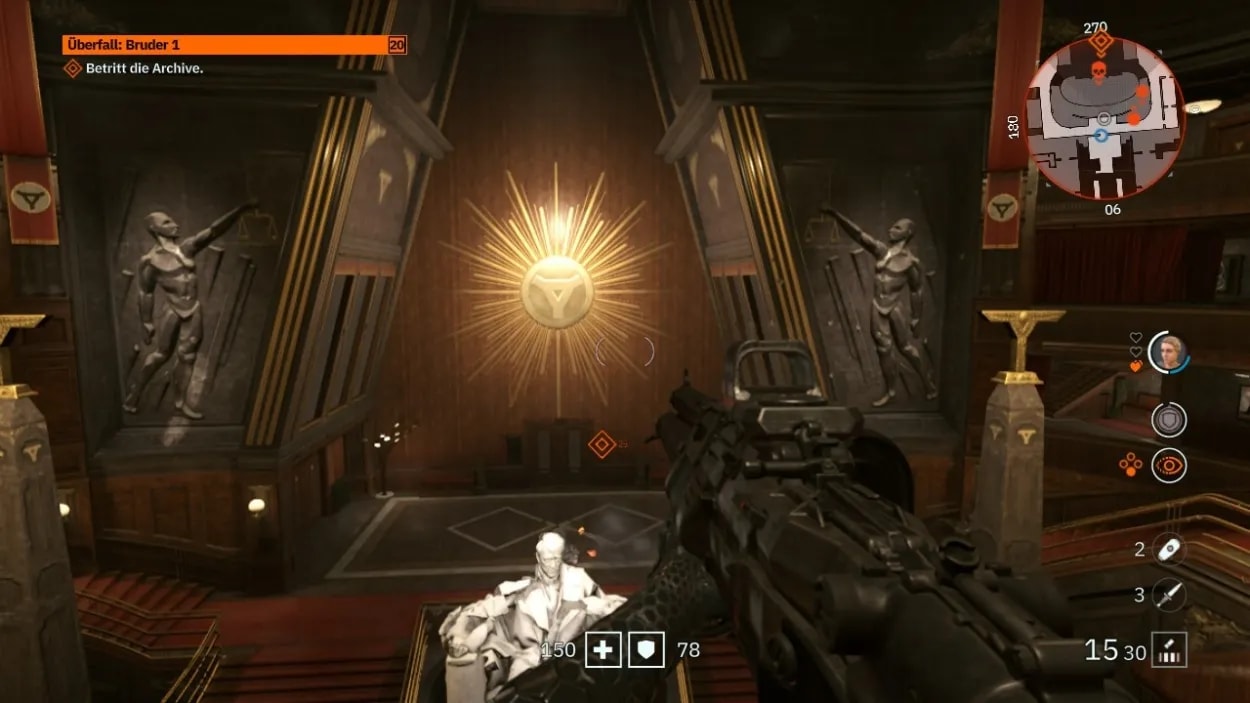Select the "Betritt die Archive" objective
Image resolution: width=1250 pixels, height=703 pixels.
pos(144,68)
